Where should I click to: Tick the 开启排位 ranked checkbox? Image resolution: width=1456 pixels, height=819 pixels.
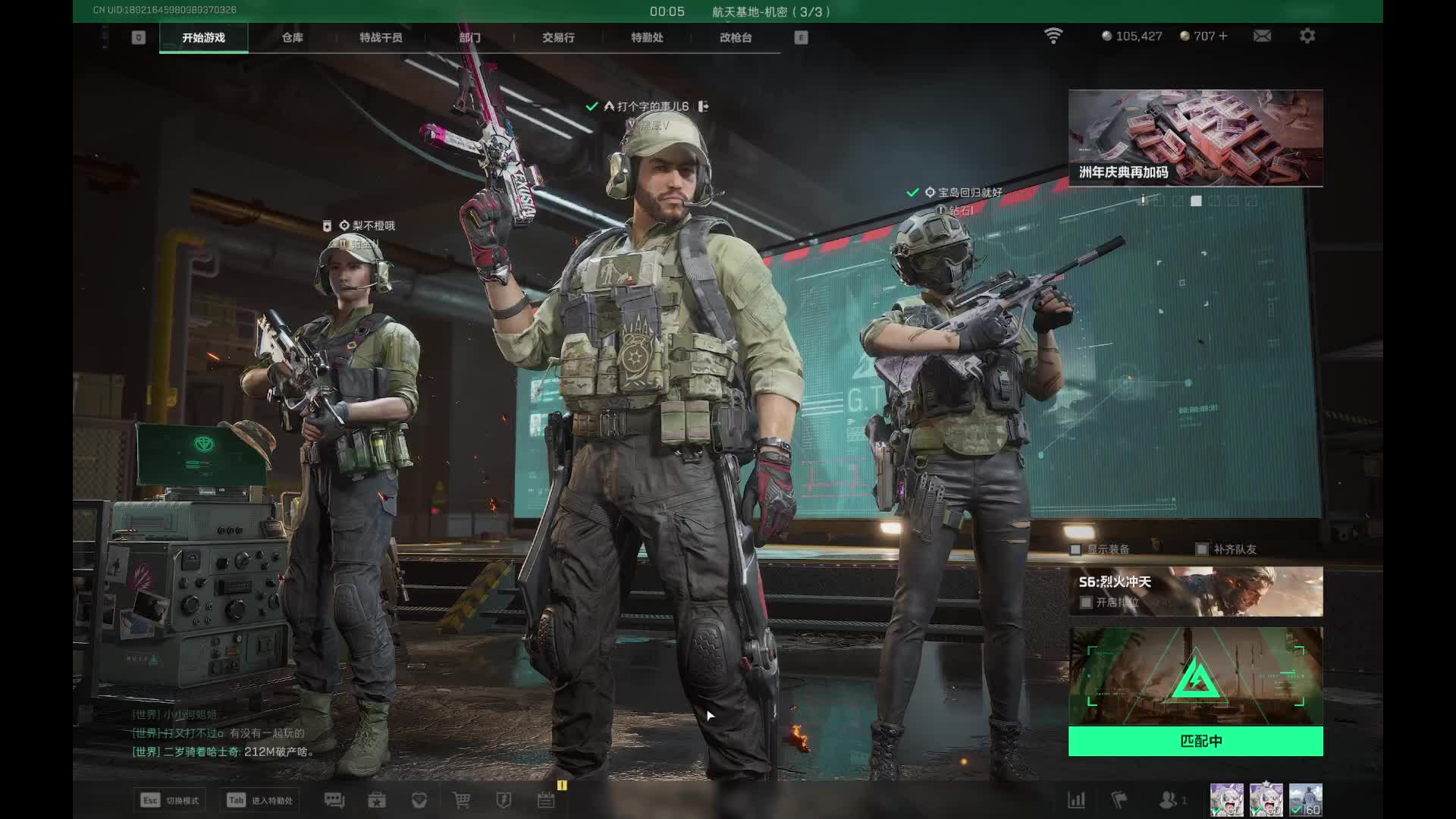point(1086,602)
